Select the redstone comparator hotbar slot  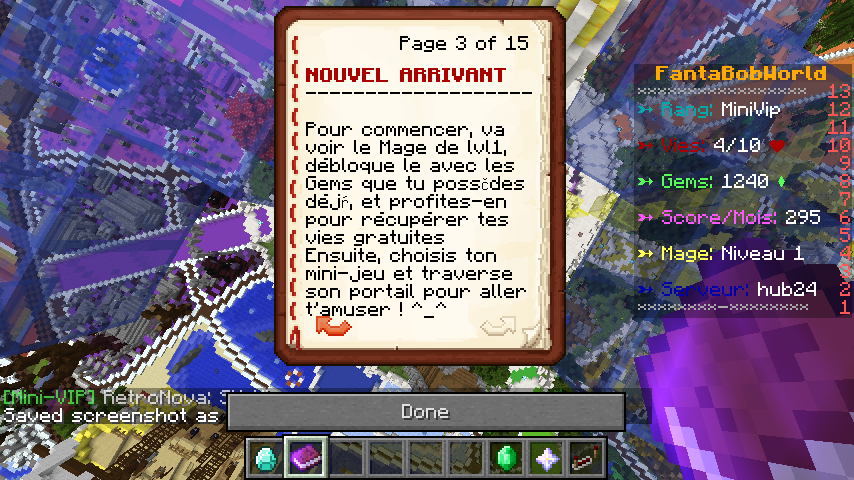coord(584,457)
